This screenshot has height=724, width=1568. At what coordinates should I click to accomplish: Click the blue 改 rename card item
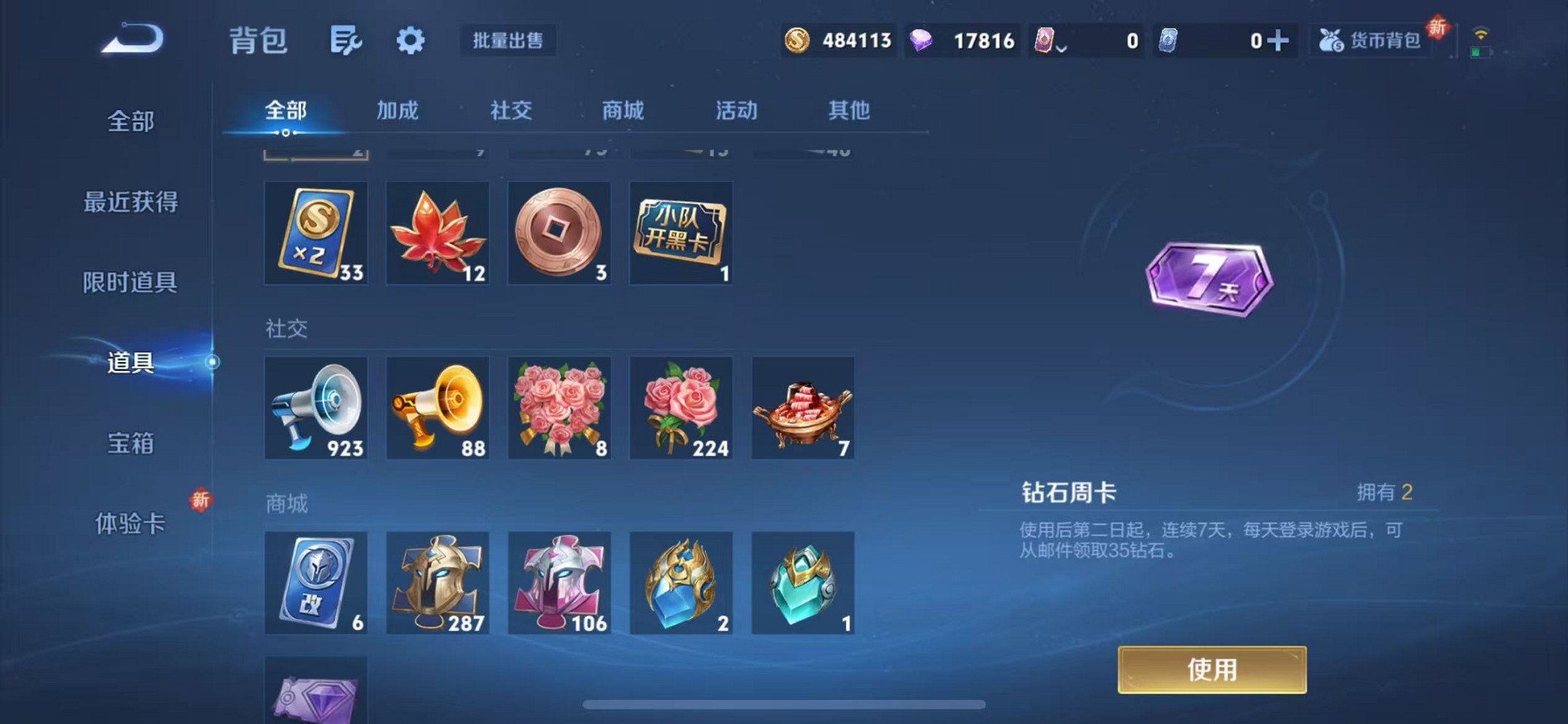click(x=315, y=583)
